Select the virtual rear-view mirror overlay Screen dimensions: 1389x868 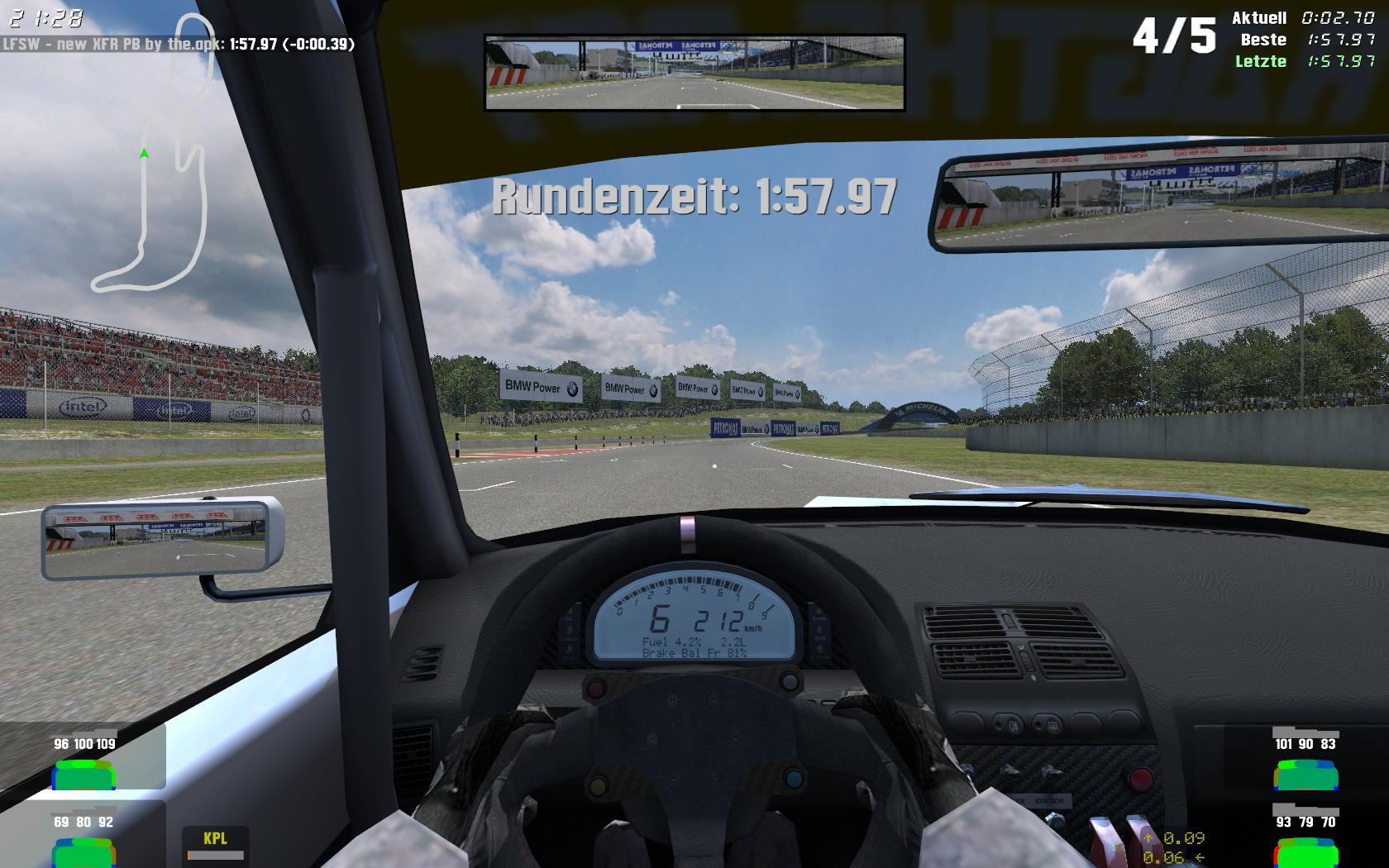tap(694, 73)
